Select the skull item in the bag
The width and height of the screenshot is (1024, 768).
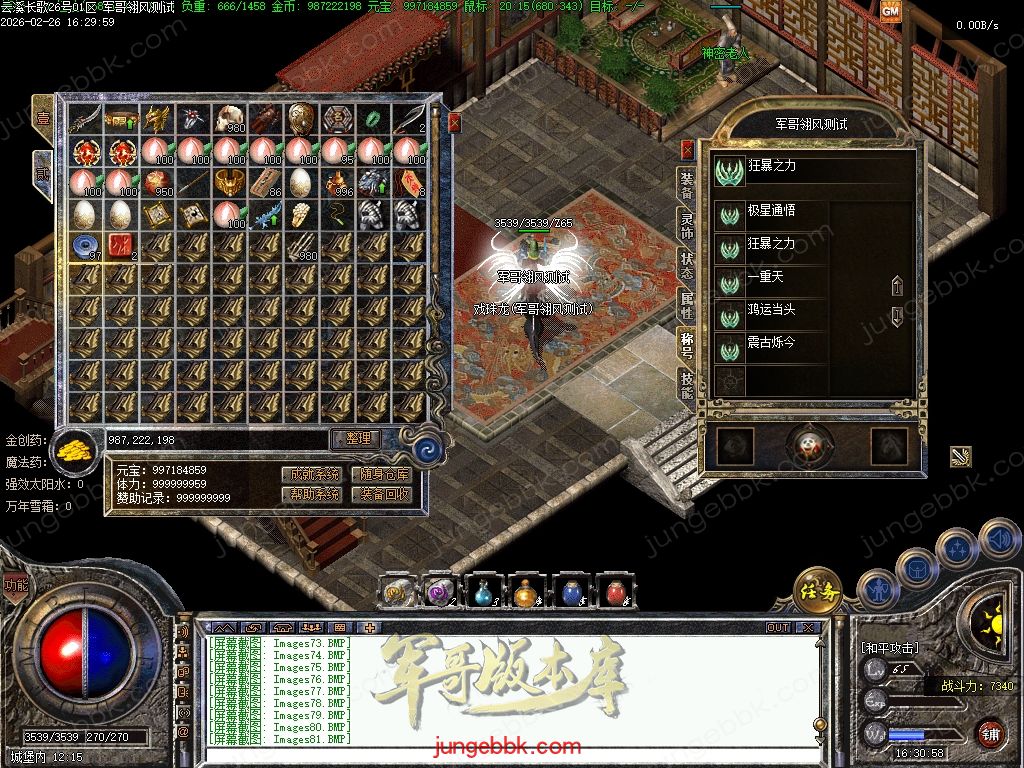228,119
